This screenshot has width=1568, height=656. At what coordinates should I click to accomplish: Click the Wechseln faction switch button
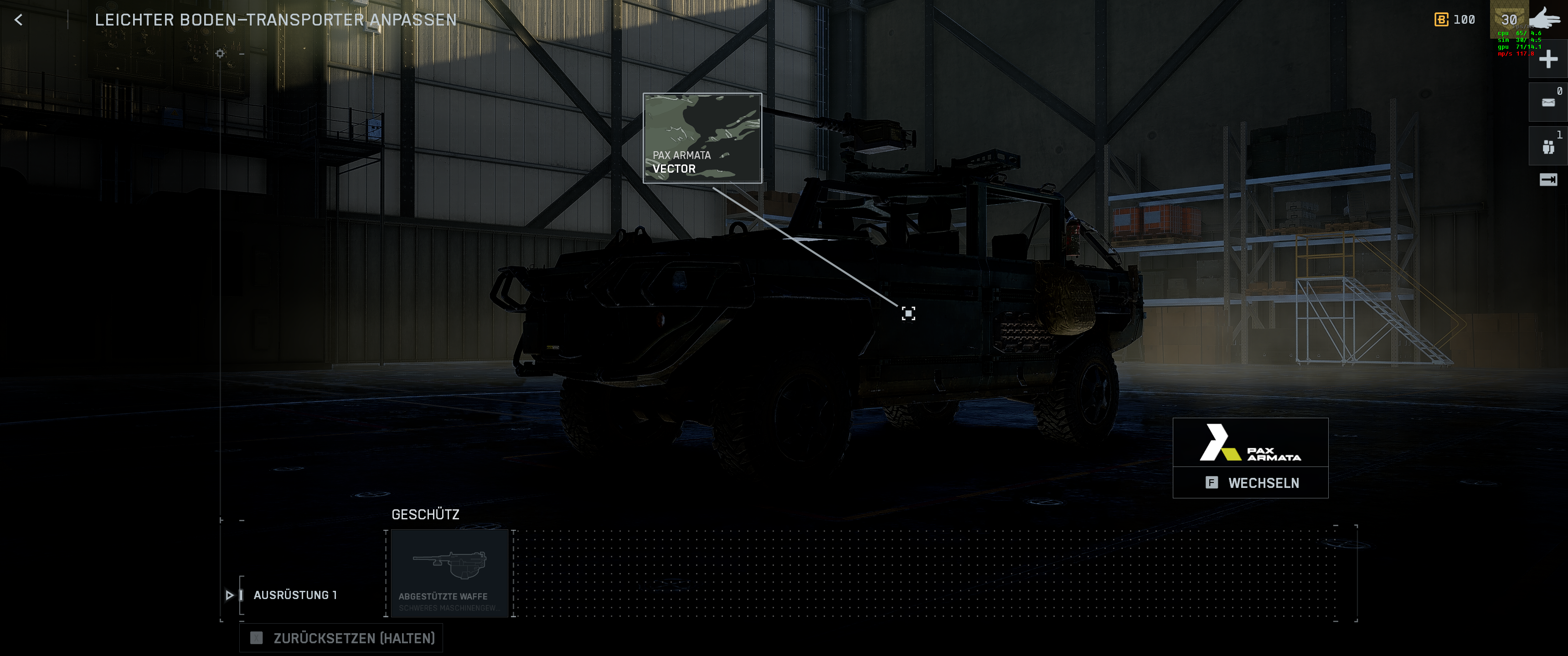click(1250, 482)
